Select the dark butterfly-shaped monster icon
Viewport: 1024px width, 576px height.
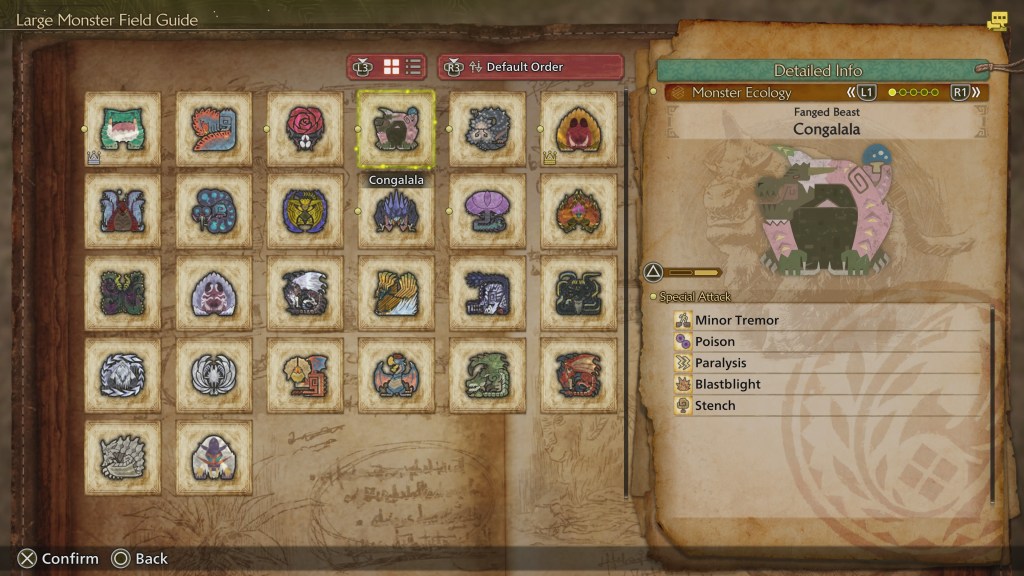click(x=123, y=293)
